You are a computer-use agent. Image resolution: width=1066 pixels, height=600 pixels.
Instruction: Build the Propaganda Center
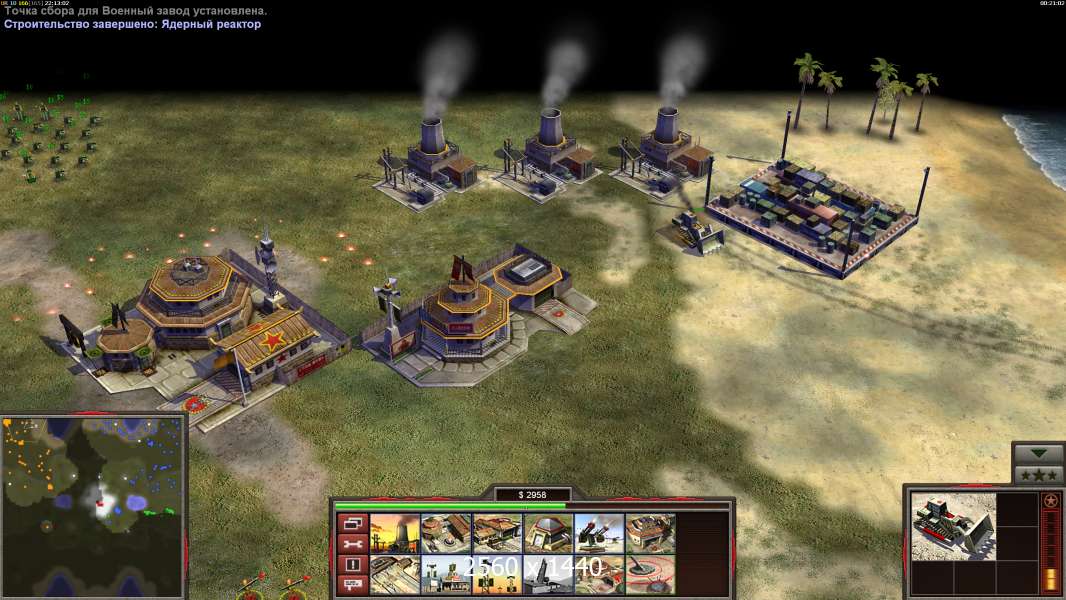(x=446, y=575)
